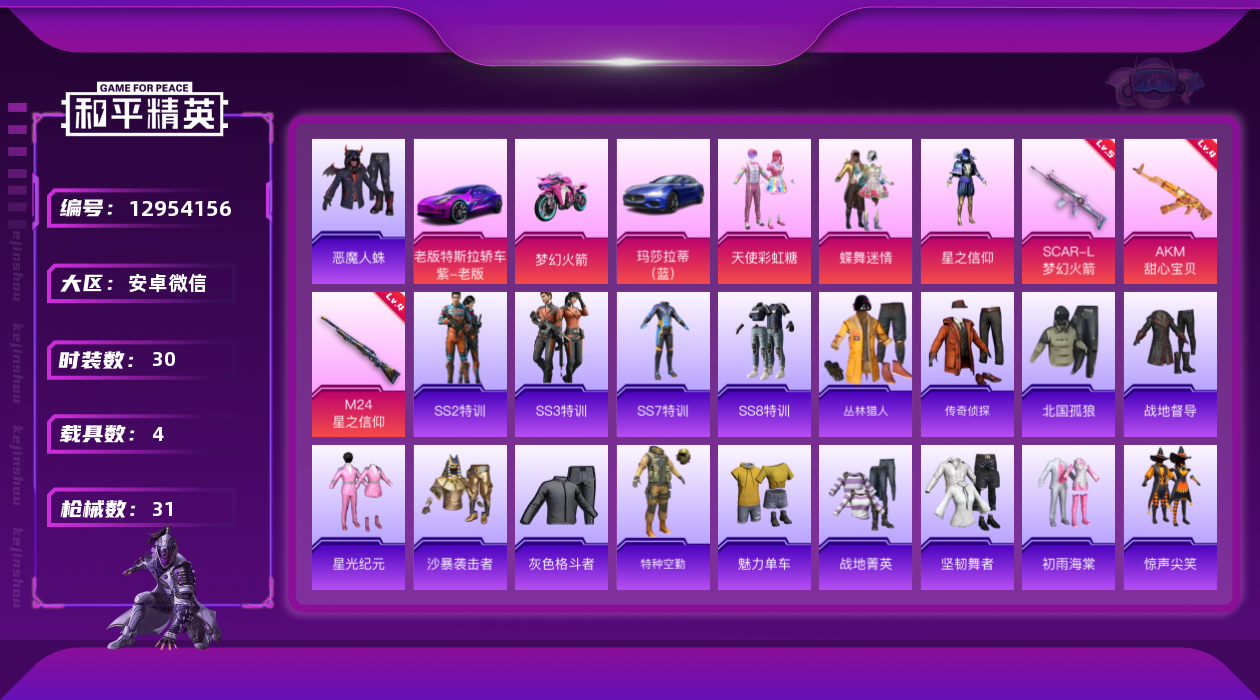The image size is (1260, 700).
Task: Select the 丛林猎人 yellow coat card
Action: point(865,364)
